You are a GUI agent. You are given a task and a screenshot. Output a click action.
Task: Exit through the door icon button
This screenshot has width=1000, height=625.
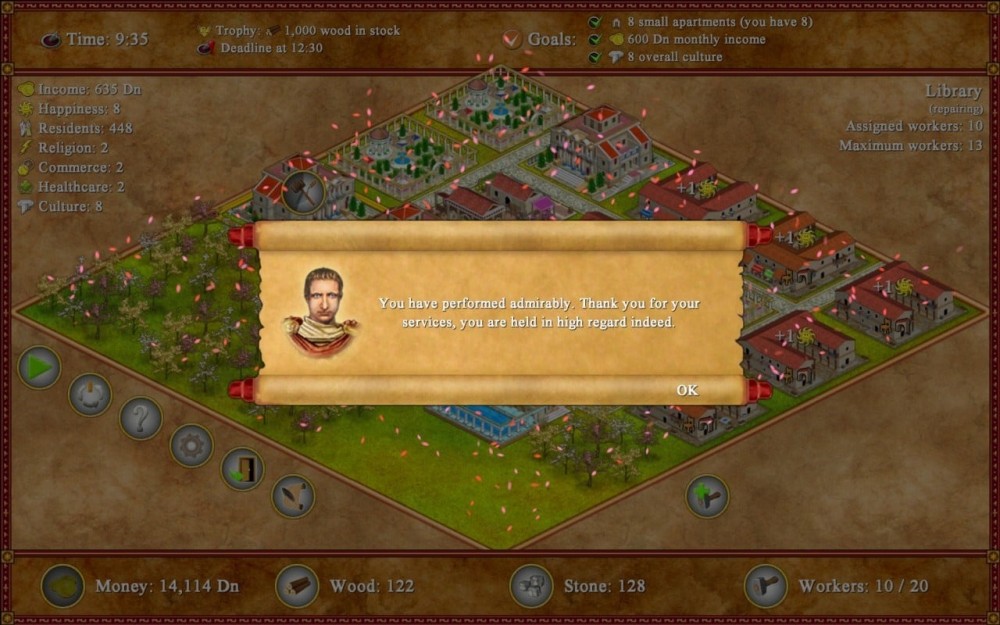(x=242, y=469)
